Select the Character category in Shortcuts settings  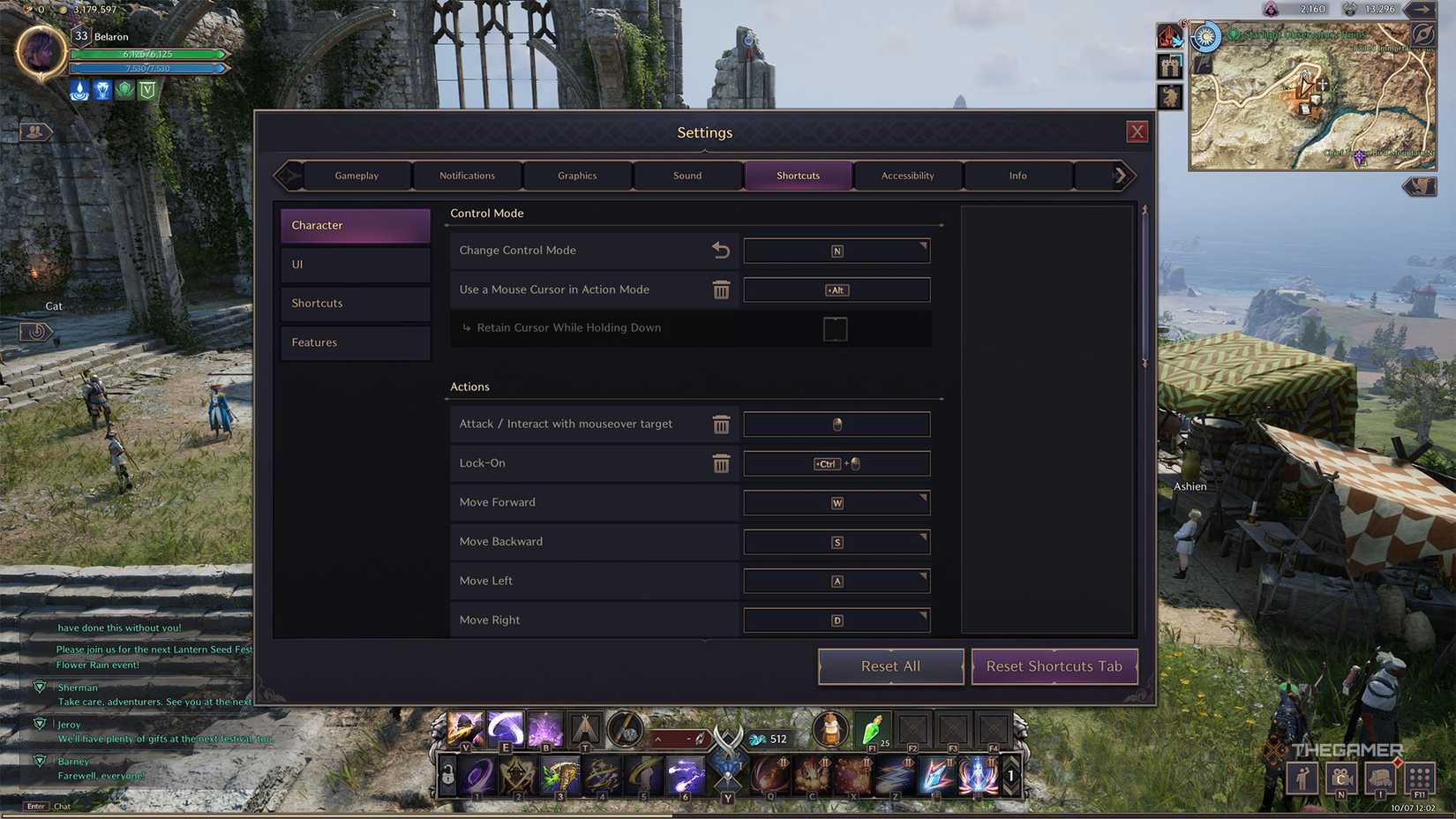click(x=355, y=225)
